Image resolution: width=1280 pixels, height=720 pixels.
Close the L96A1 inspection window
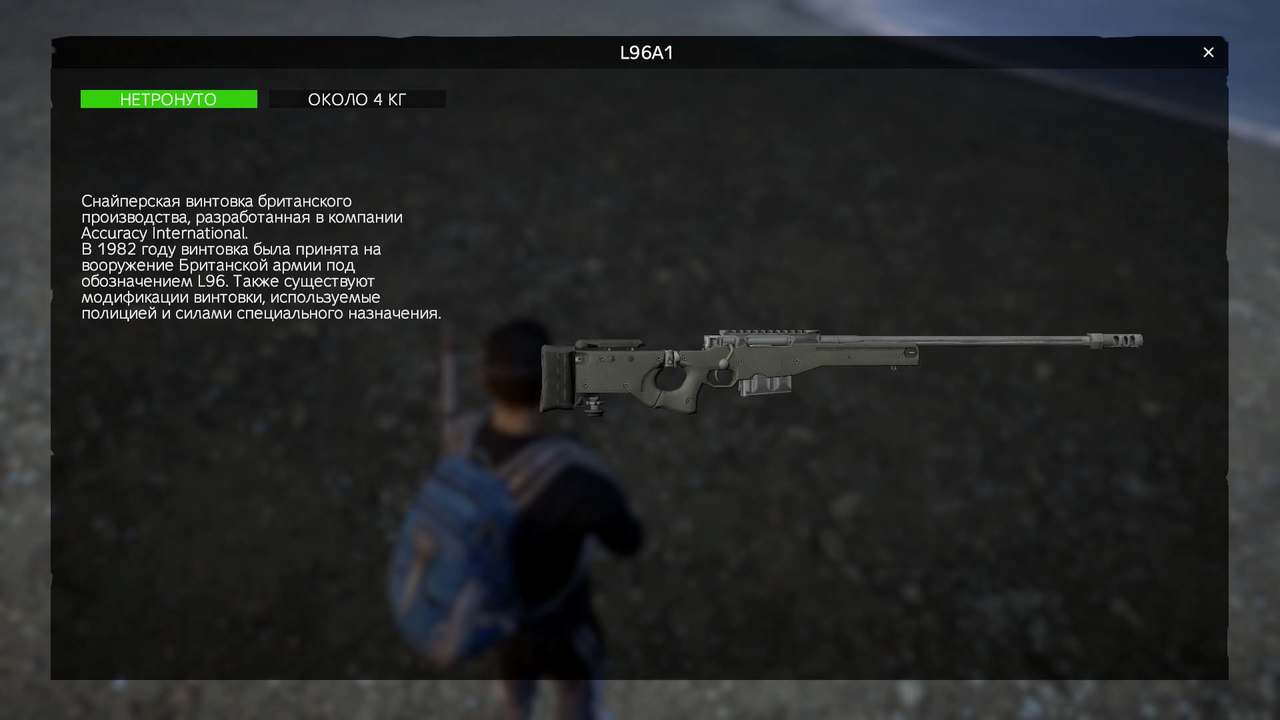(x=1208, y=53)
